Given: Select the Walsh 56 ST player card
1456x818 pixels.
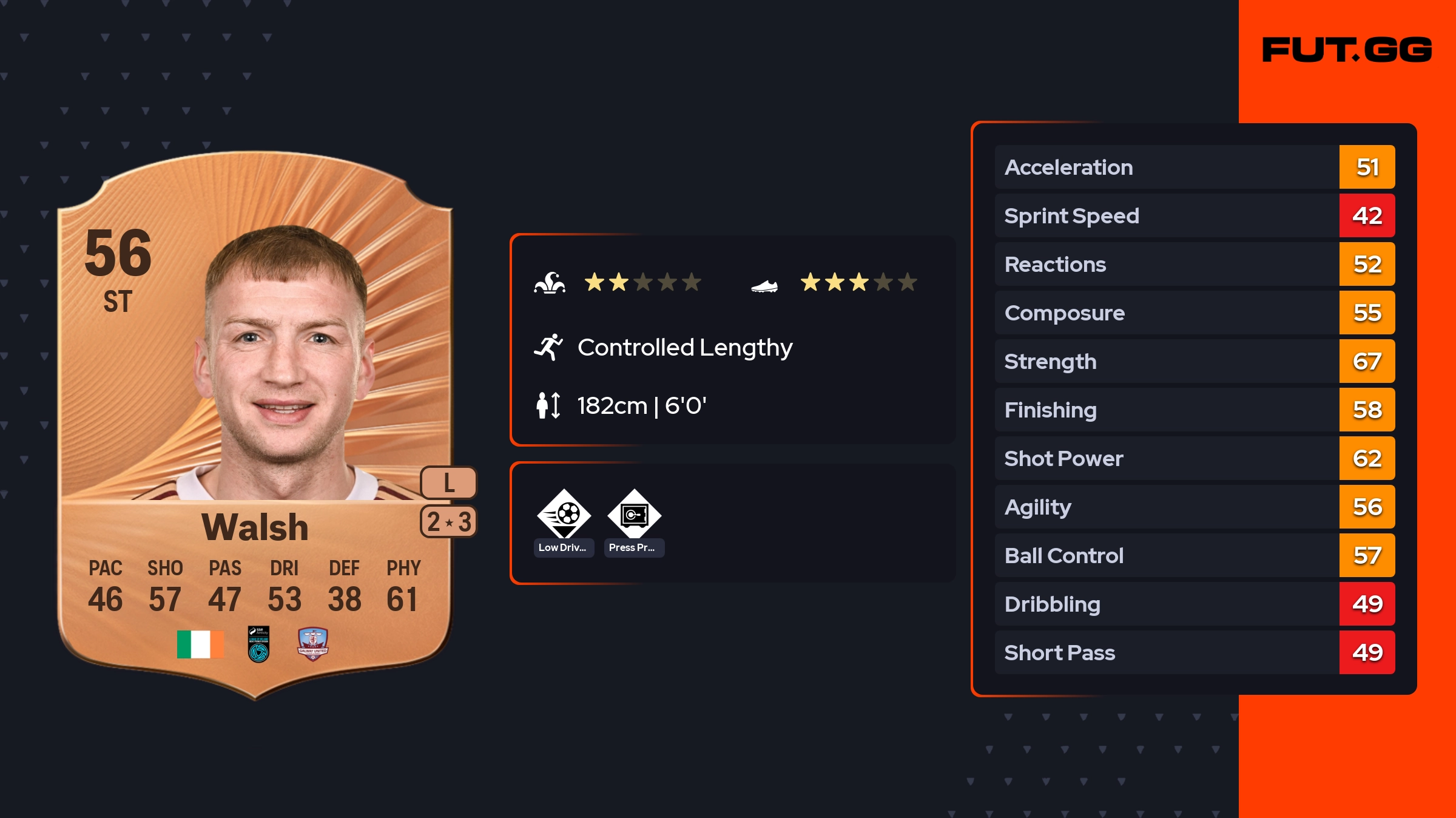Looking at the screenshot, I should (x=255, y=425).
